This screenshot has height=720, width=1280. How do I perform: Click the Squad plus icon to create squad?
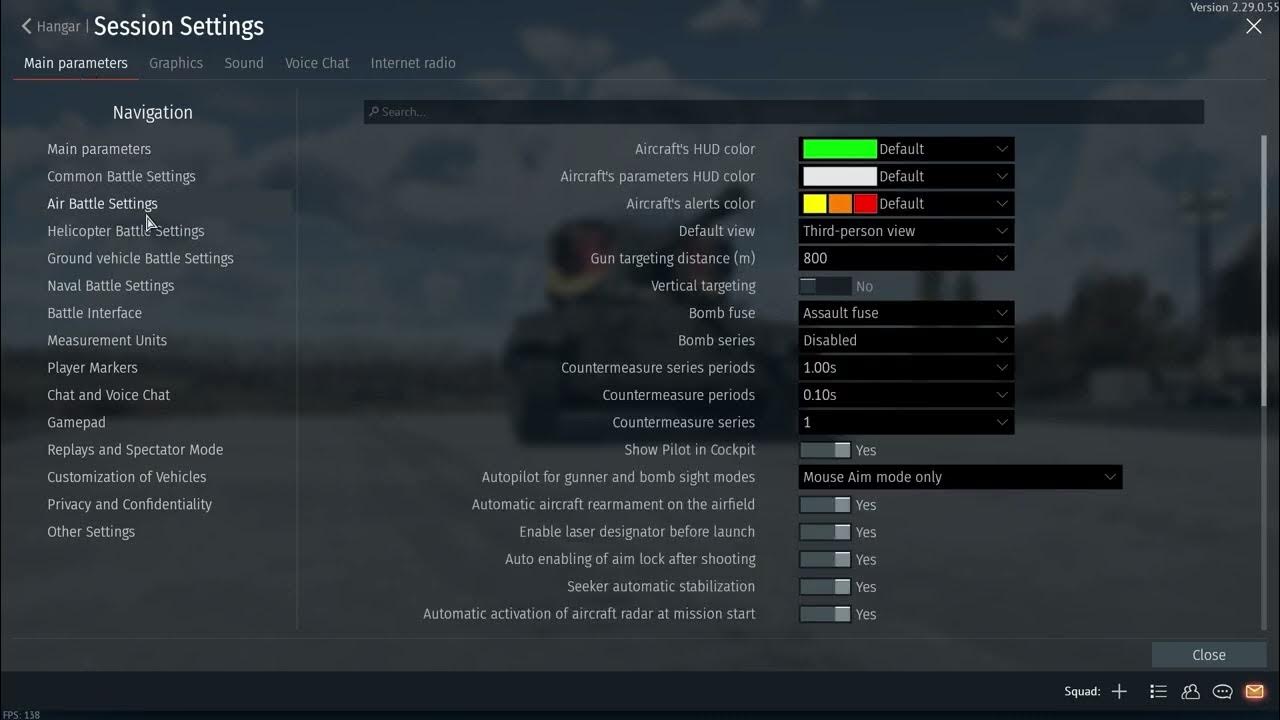1119,691
